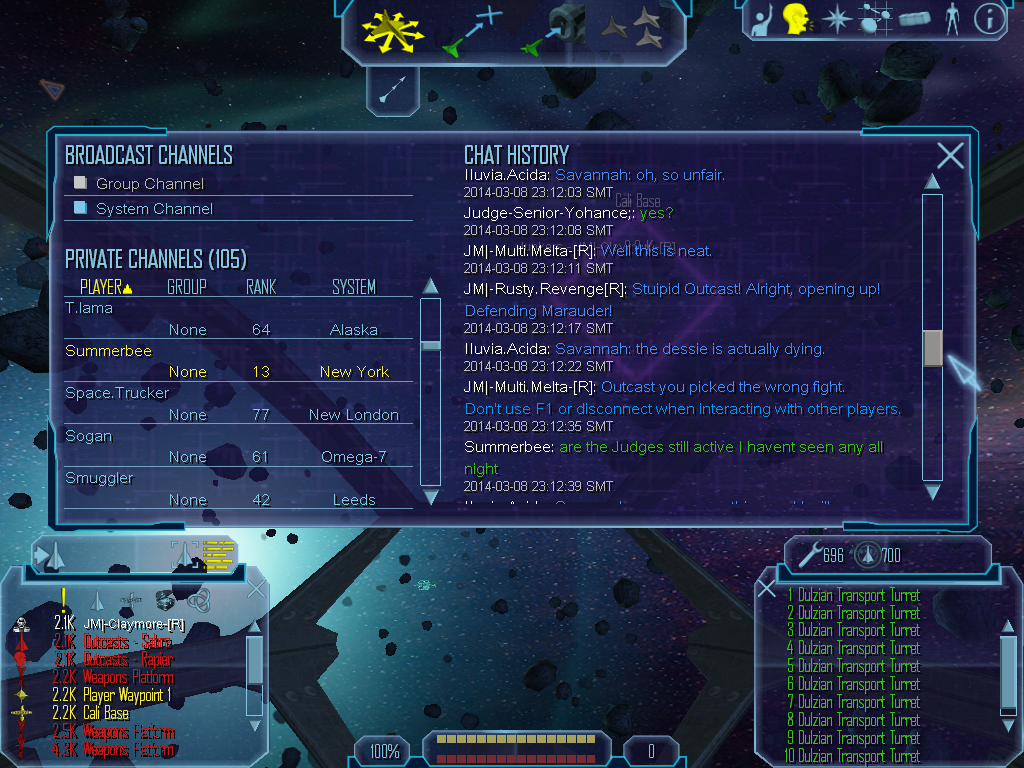
Task: Select the Group Channel checkbox
Action: (81, 184)
